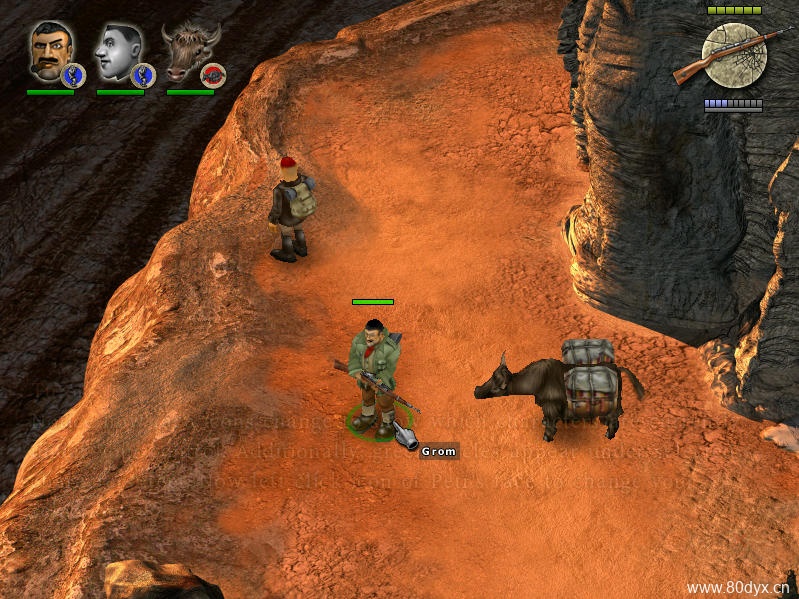The width and height of the screenshot is (799, 599).
Task: Select the mustached Grom portrait
Action: (x=48, y=50)
